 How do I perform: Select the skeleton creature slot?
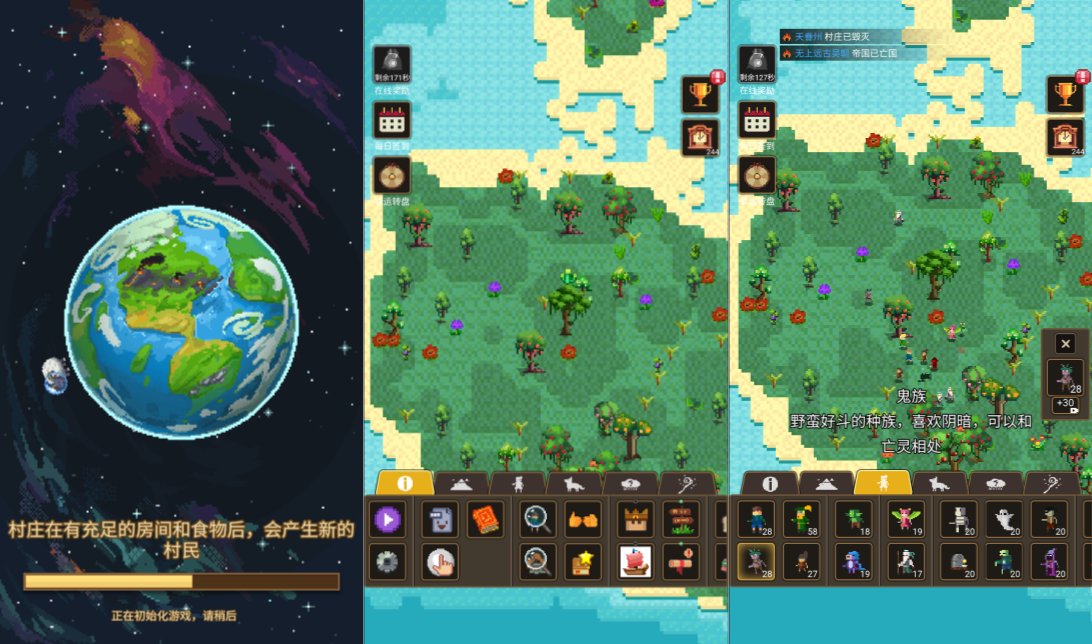tap(958, 519)
